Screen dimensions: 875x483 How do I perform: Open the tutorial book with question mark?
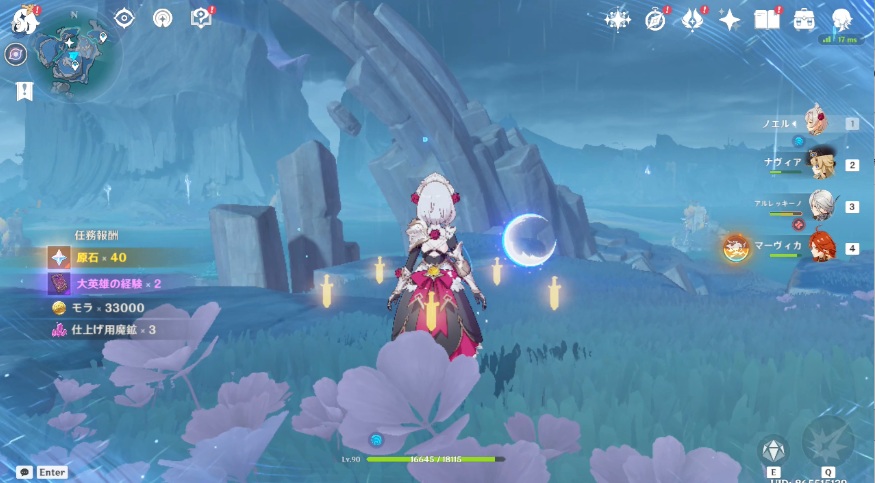click(200, 19)
